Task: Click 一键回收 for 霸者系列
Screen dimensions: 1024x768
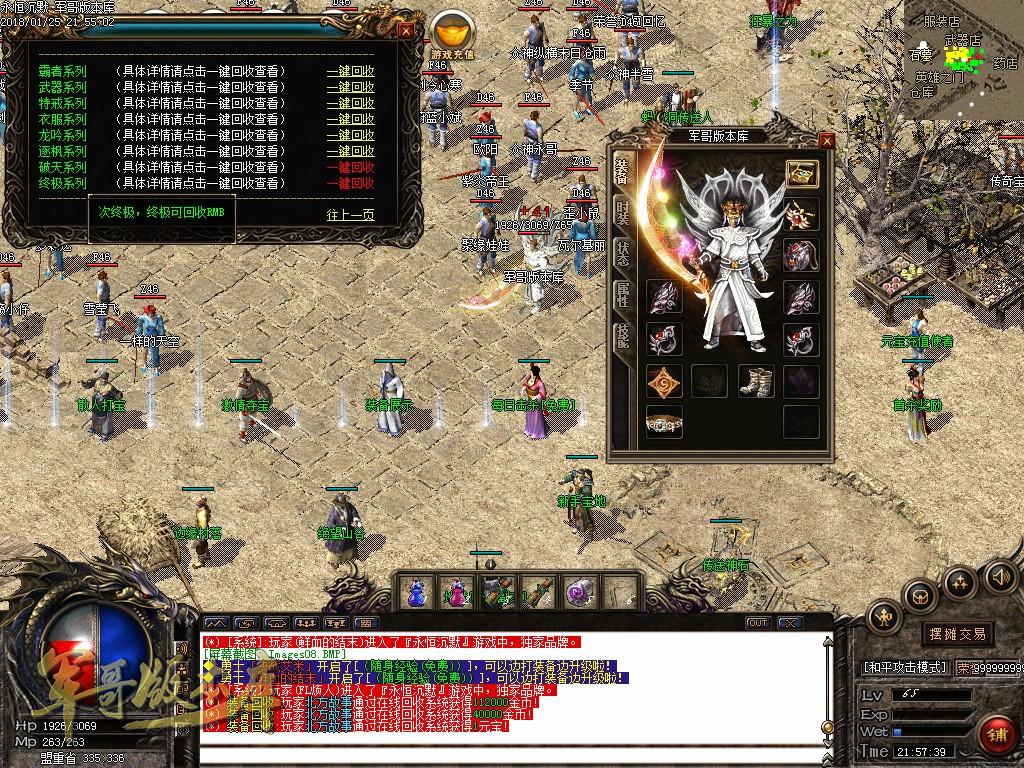Action: 350,71
